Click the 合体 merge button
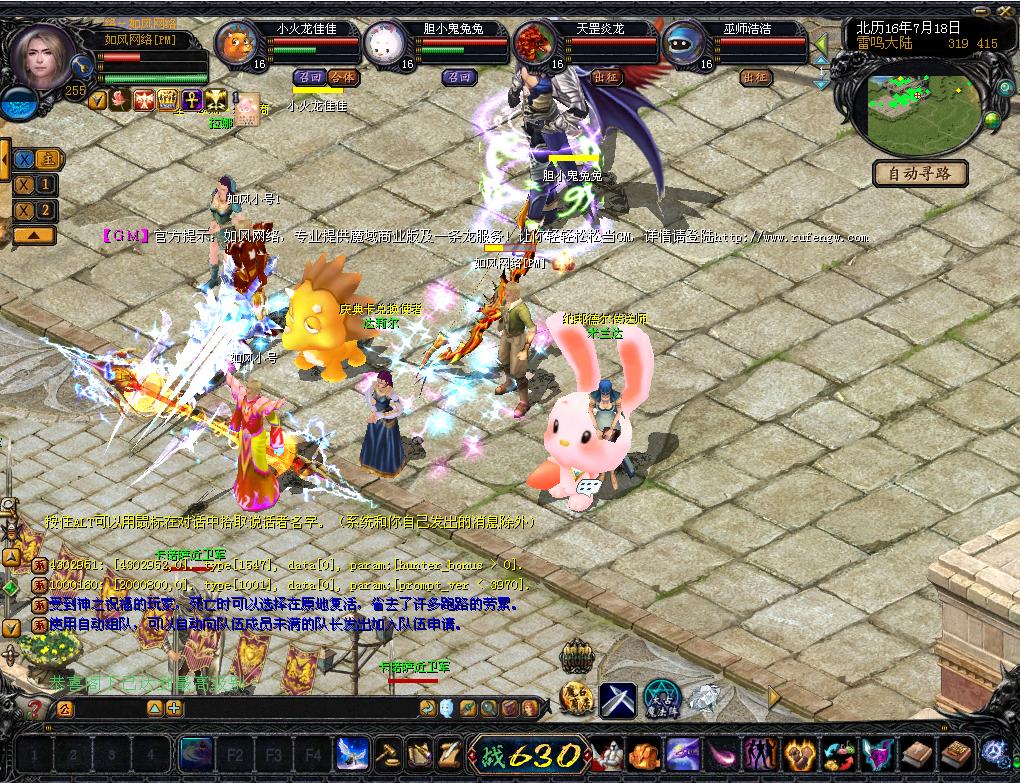The height and width of the screenshot is (783, 1020). [x=342, y=77]
